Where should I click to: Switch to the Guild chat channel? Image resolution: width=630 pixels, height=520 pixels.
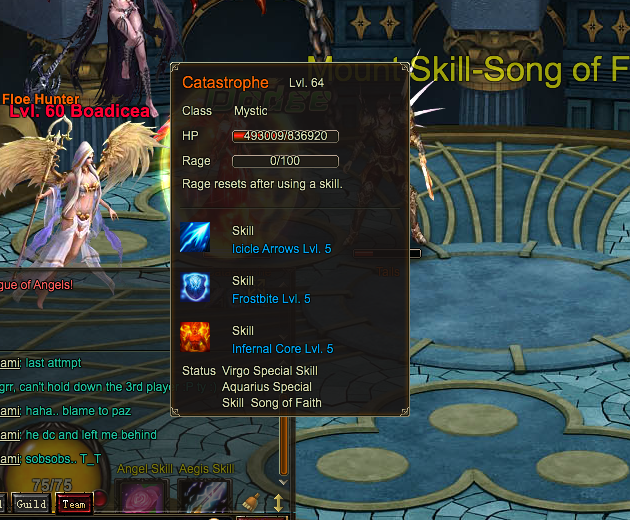30,504
